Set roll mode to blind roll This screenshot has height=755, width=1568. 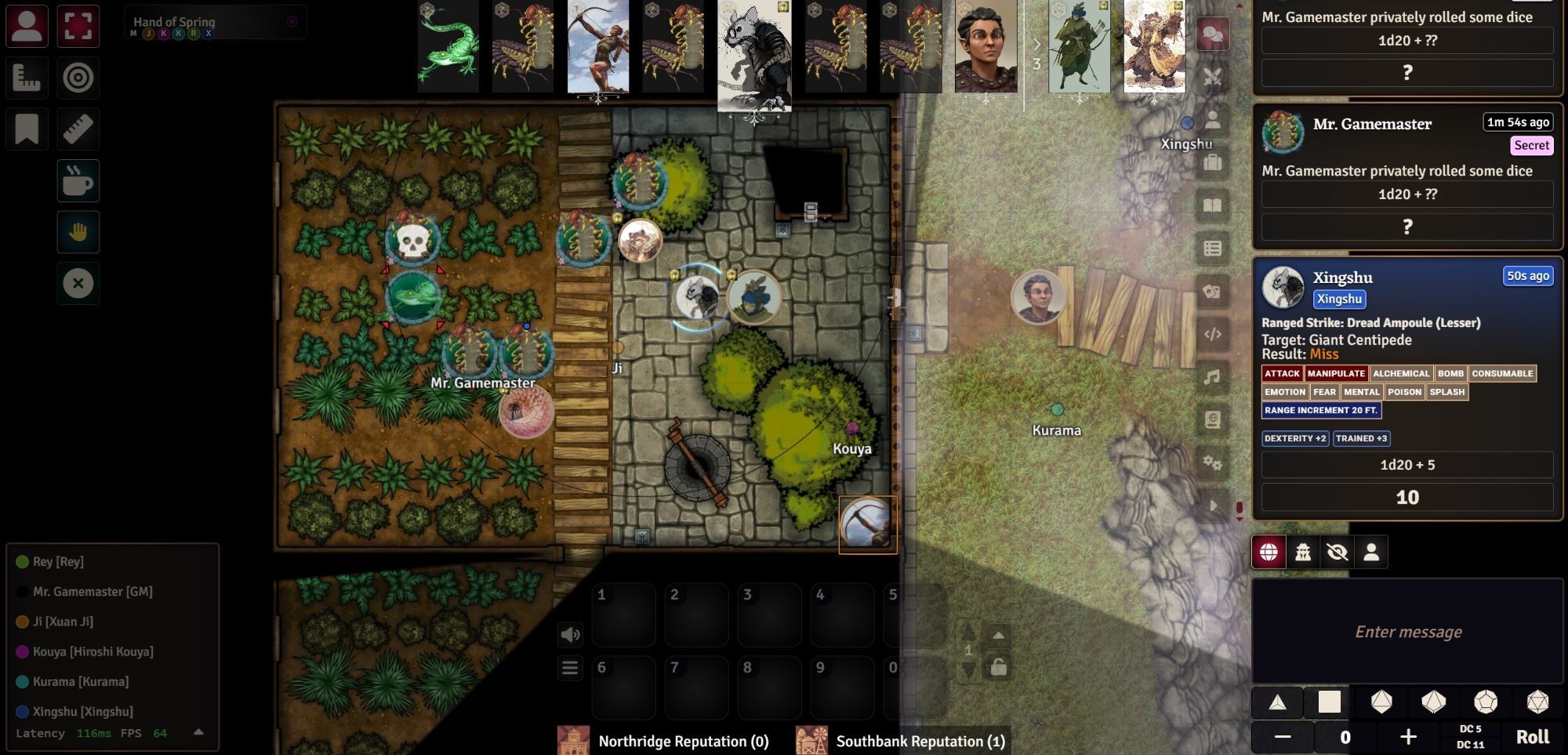pyautogui.click(x=1337, y=552)
